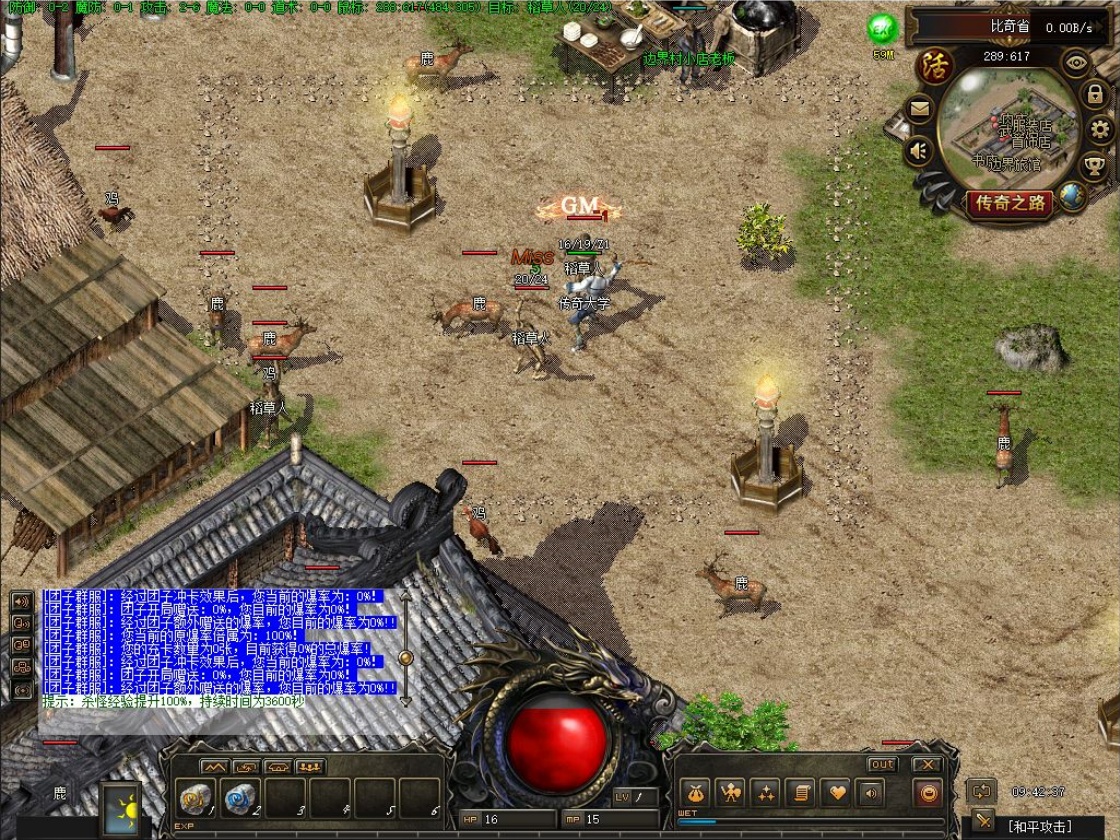Open the trophy ranking icon

pos(1095,164)
